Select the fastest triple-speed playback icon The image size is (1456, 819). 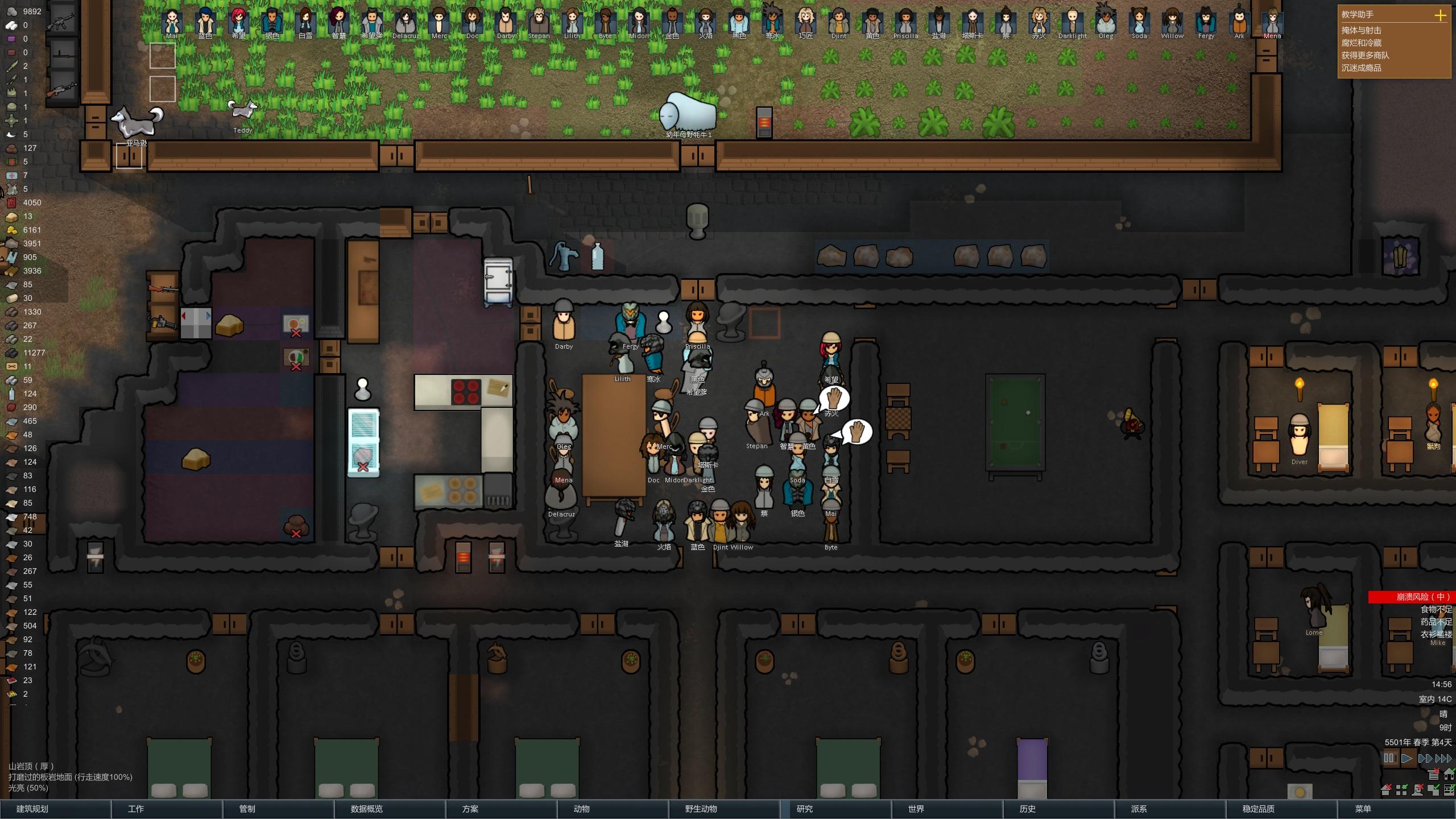pyautogui.click(x=1442, y=758)
